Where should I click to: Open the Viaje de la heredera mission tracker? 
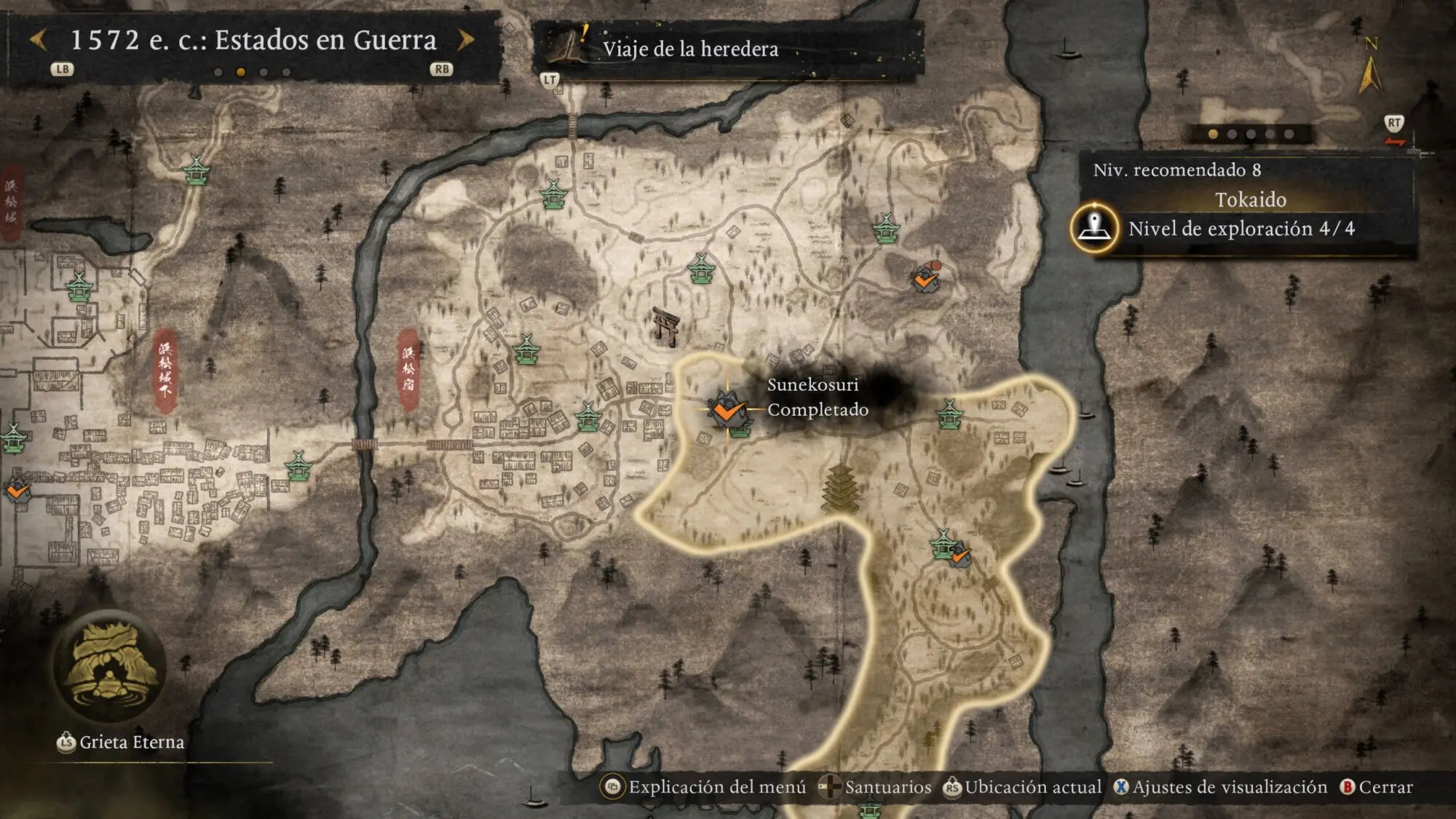click(689, 49)
